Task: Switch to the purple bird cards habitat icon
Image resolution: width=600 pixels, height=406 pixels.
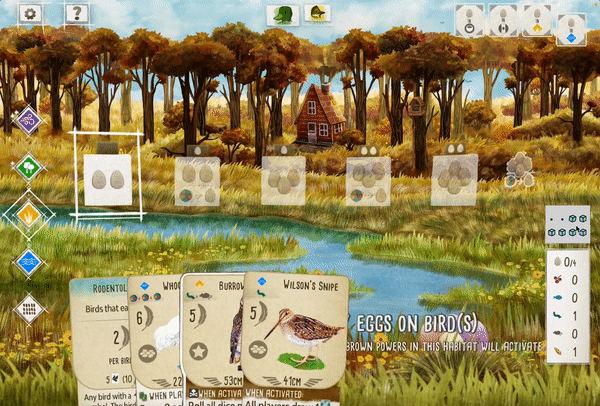Action: tap(28, 121)
